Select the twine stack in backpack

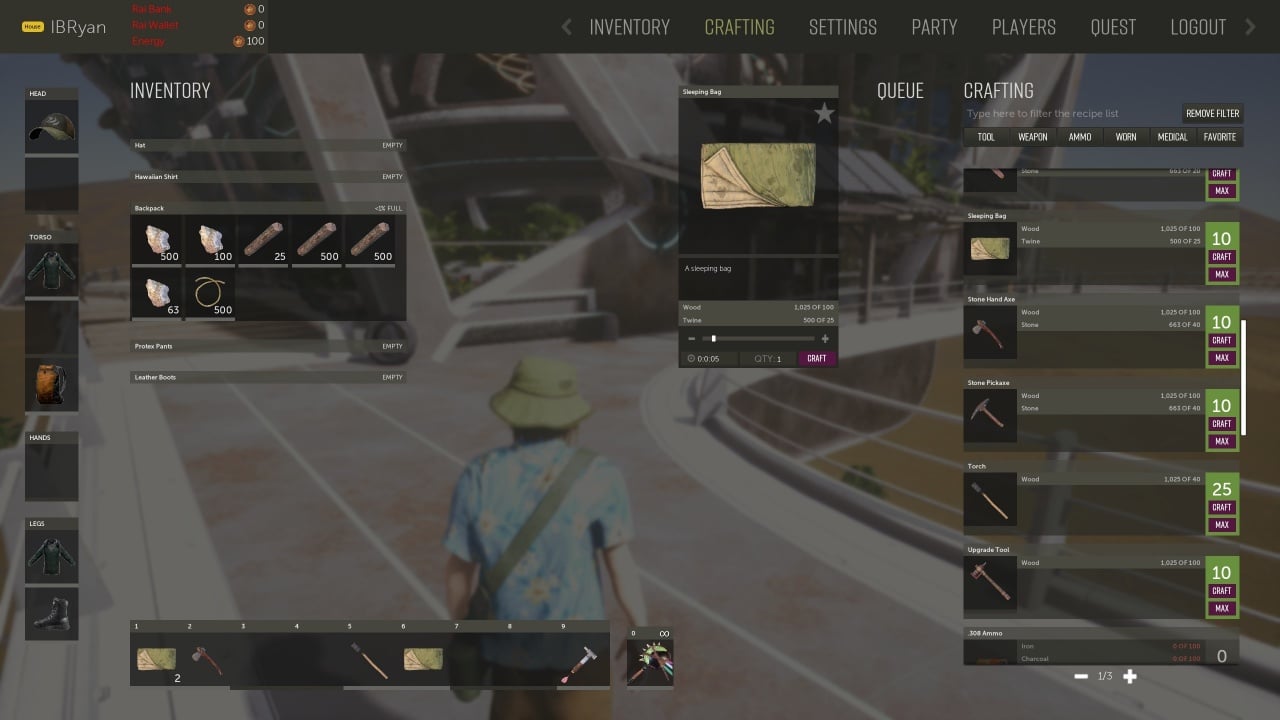tap(210, 294)
